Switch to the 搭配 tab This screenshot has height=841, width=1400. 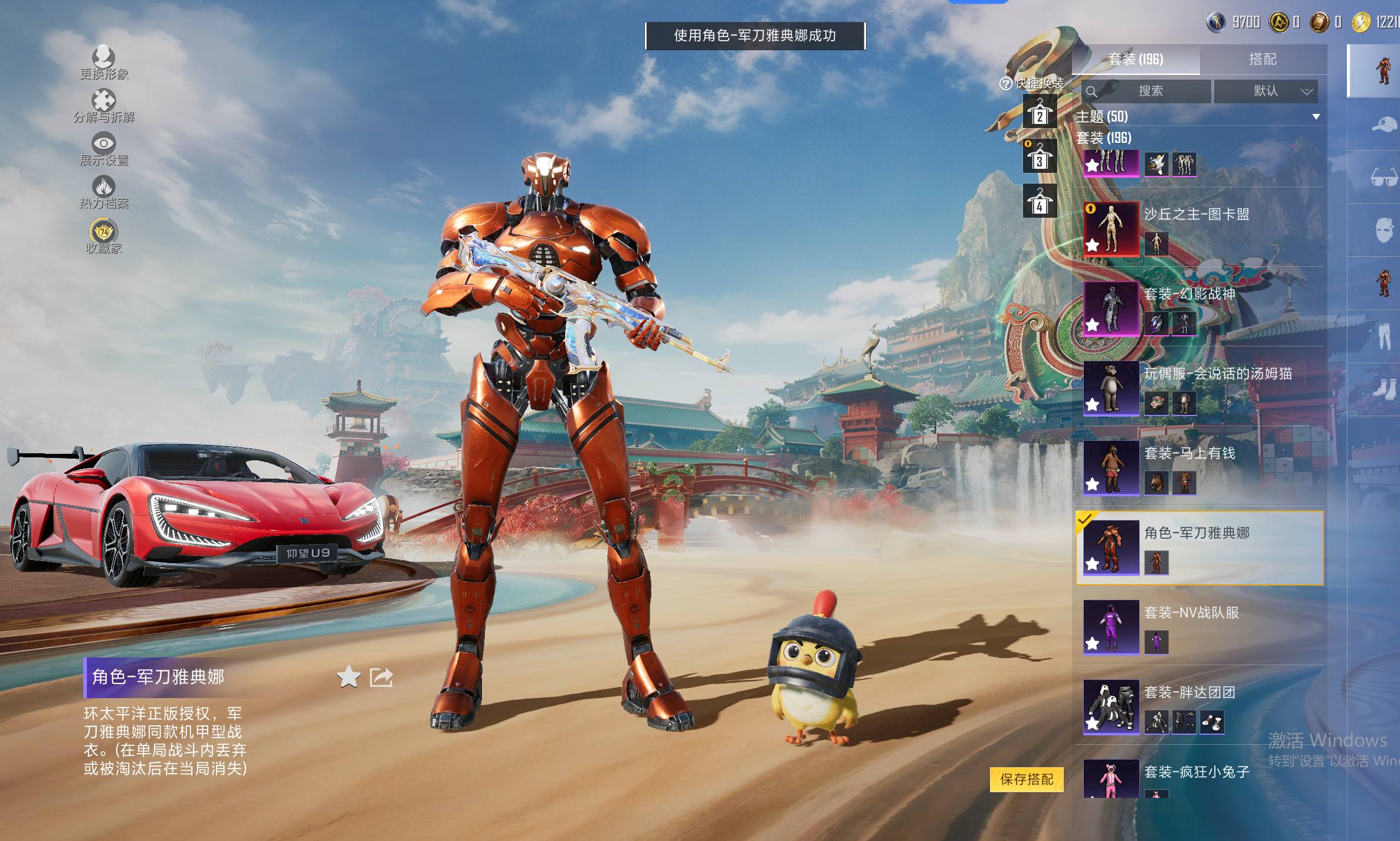pos(1263,59)
